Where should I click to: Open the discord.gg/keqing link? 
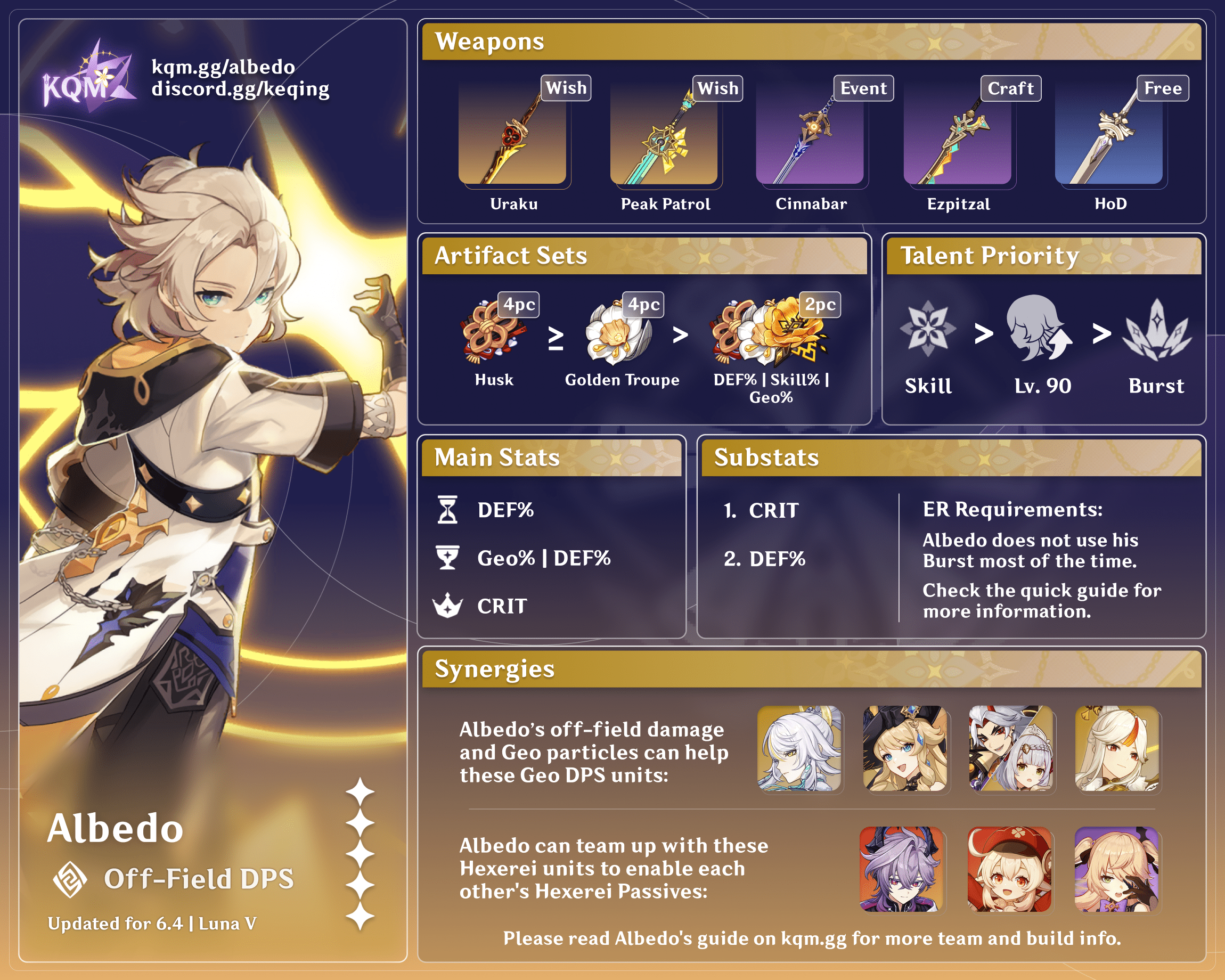pos(240,89)
